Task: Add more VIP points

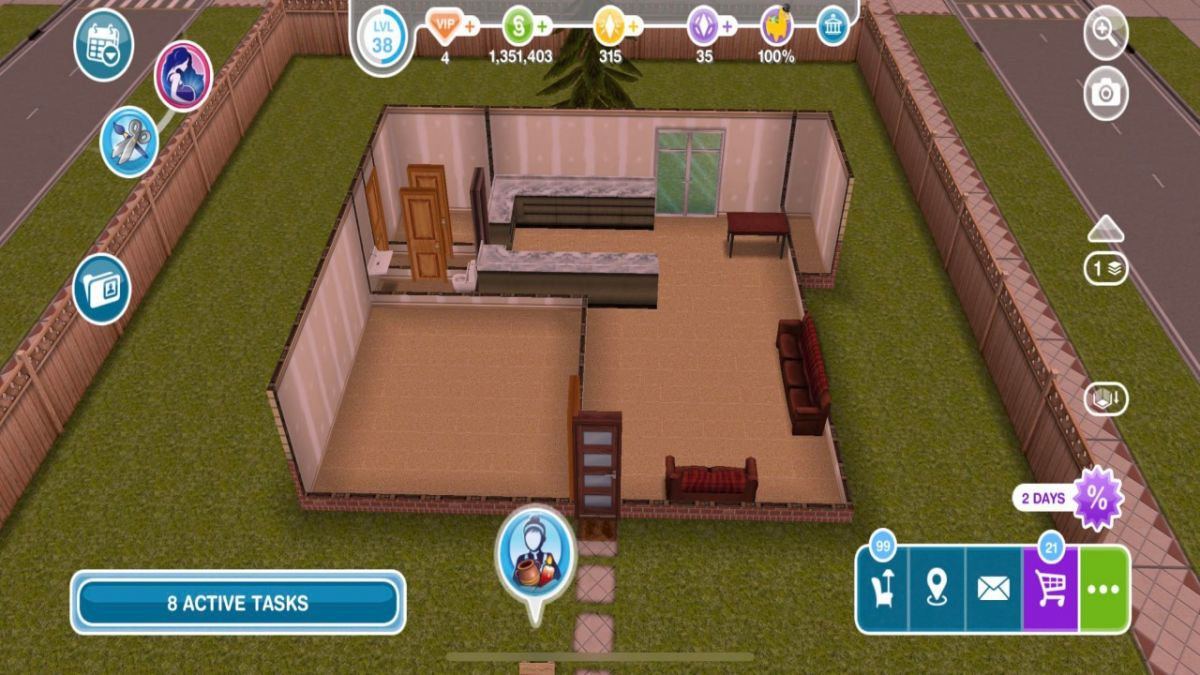Action: 471,25
